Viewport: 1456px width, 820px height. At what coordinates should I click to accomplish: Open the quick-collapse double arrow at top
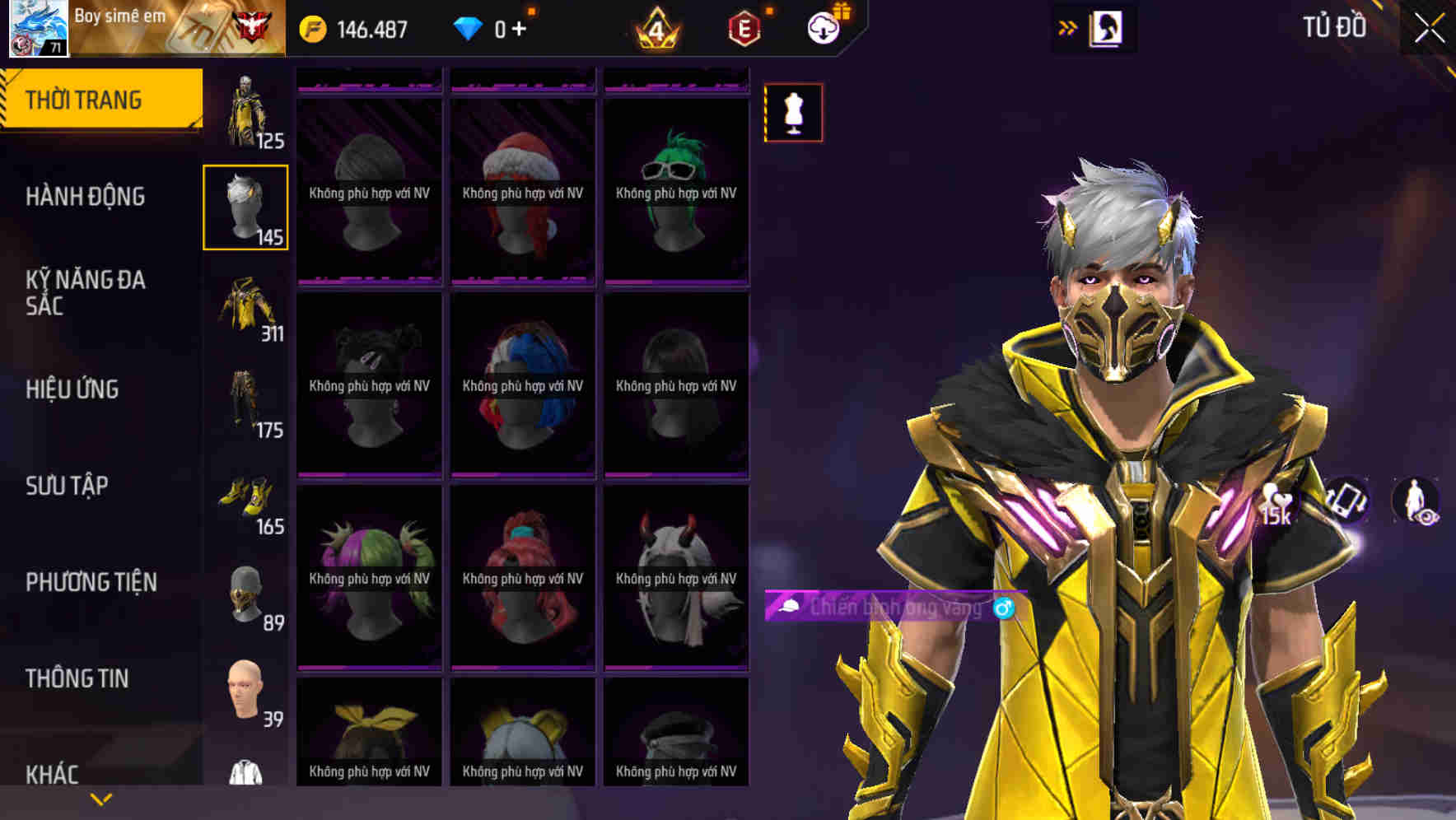pyautogui.click(x=1069, y=26)
